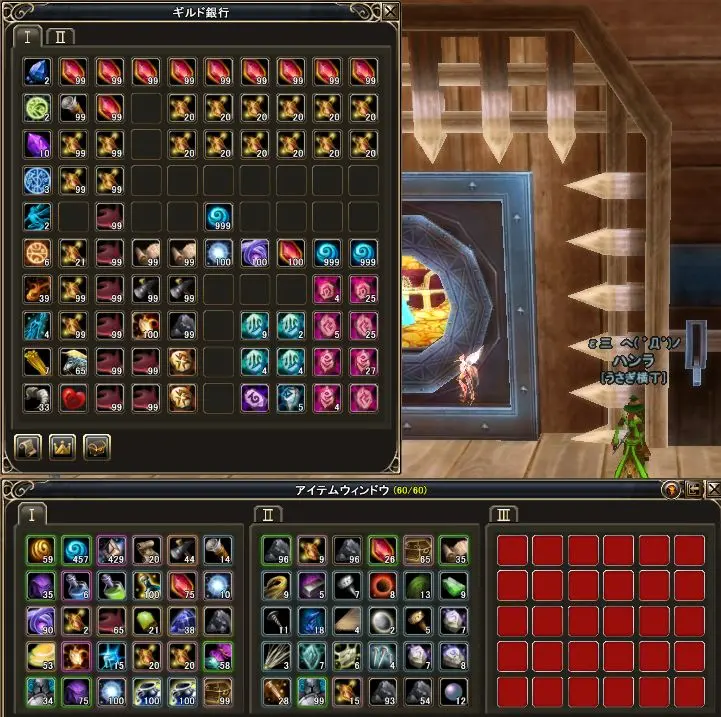Image resolution: width=721 pixels, height=717 pixels.
Task: Pick the horn item stack of 33
Action: coord(37,398)
